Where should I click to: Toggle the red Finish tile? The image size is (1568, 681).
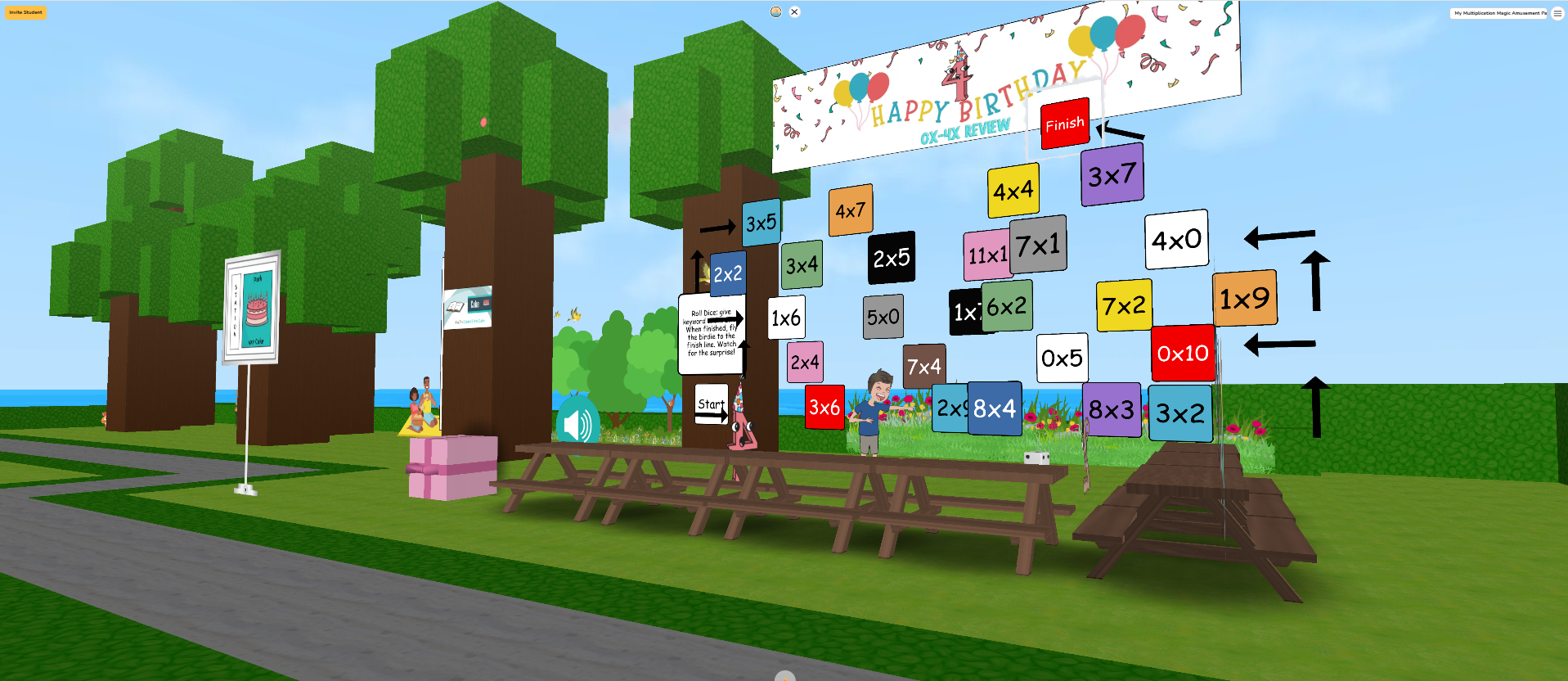coord(1063,123)
